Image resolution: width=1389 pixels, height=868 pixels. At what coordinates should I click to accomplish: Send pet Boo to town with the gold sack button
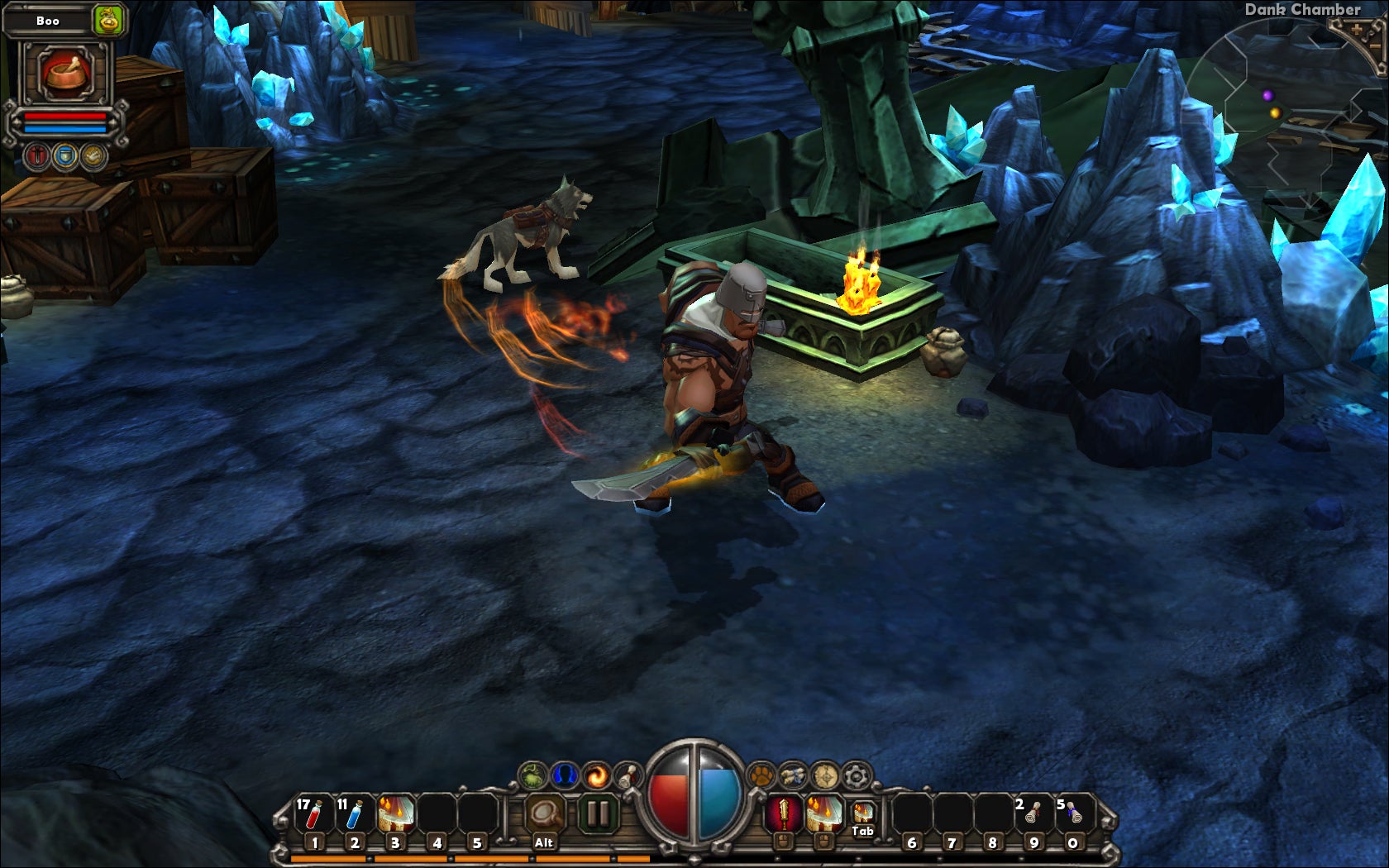tap(108, 20)
